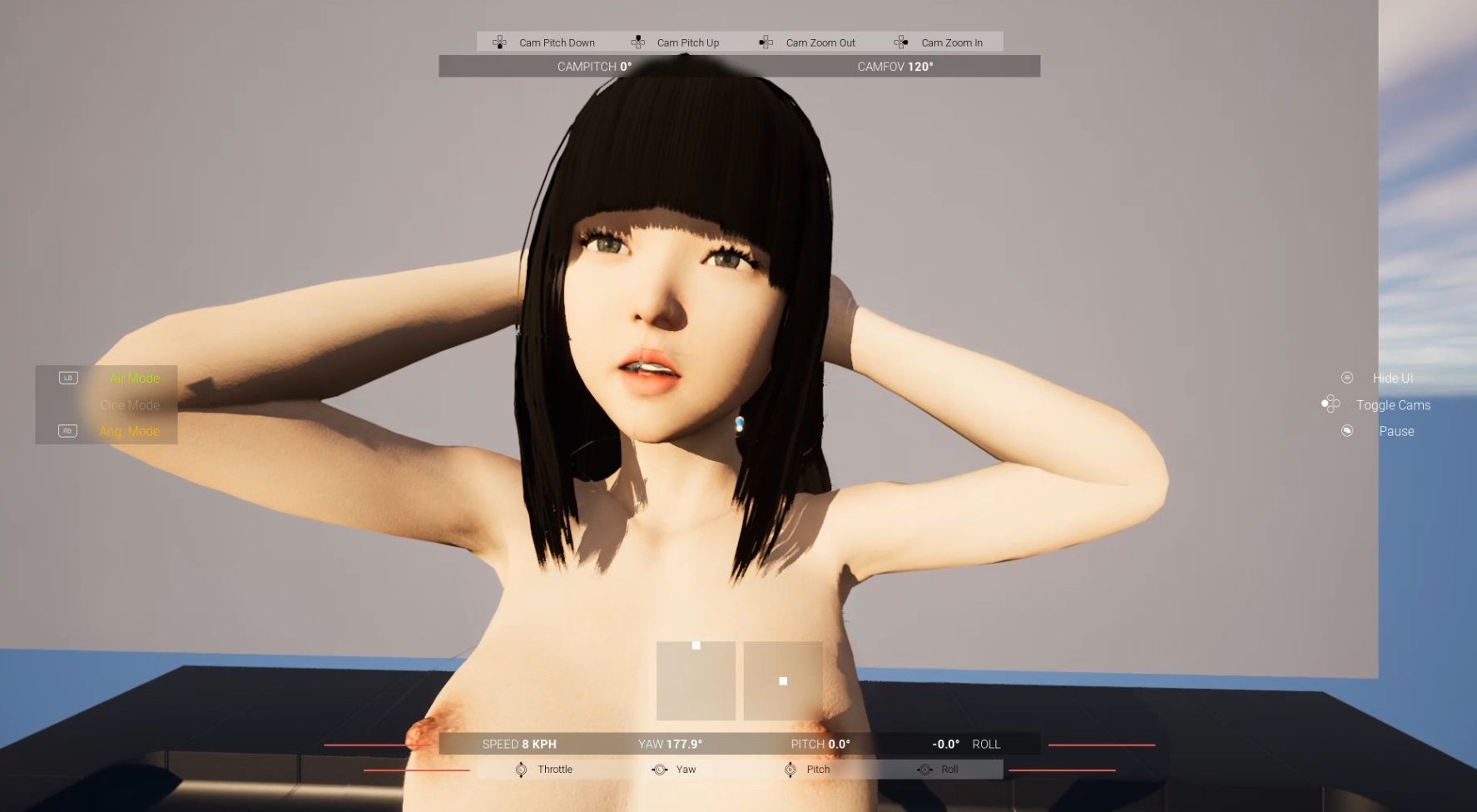The width and height of the screenshot is (1477, 812).
Task: Click the Hide UI circular icon
Action: click(x=1346, y=378)
